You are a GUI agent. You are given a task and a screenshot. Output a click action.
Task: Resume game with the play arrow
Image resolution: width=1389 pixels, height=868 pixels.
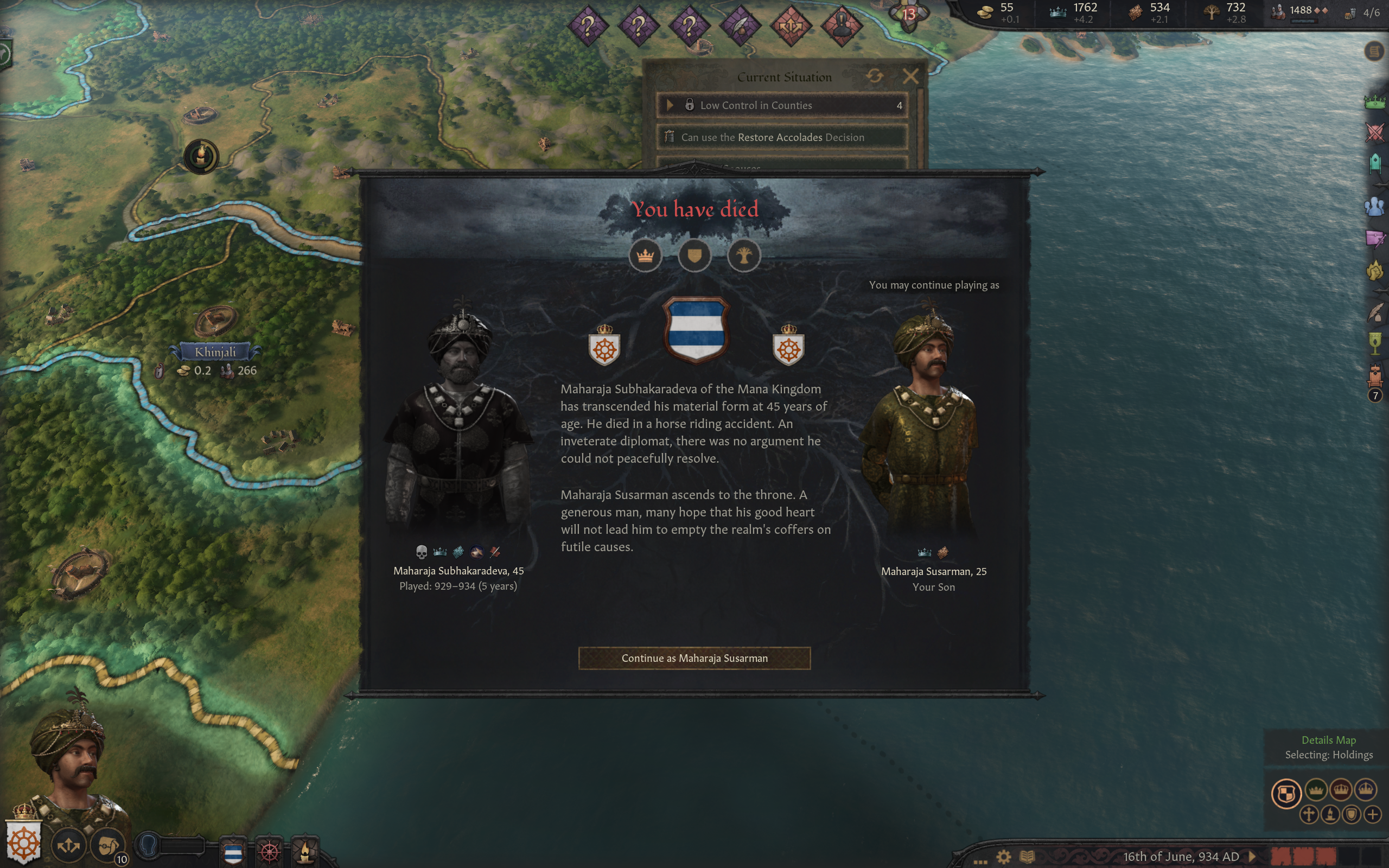point(1252,857)
